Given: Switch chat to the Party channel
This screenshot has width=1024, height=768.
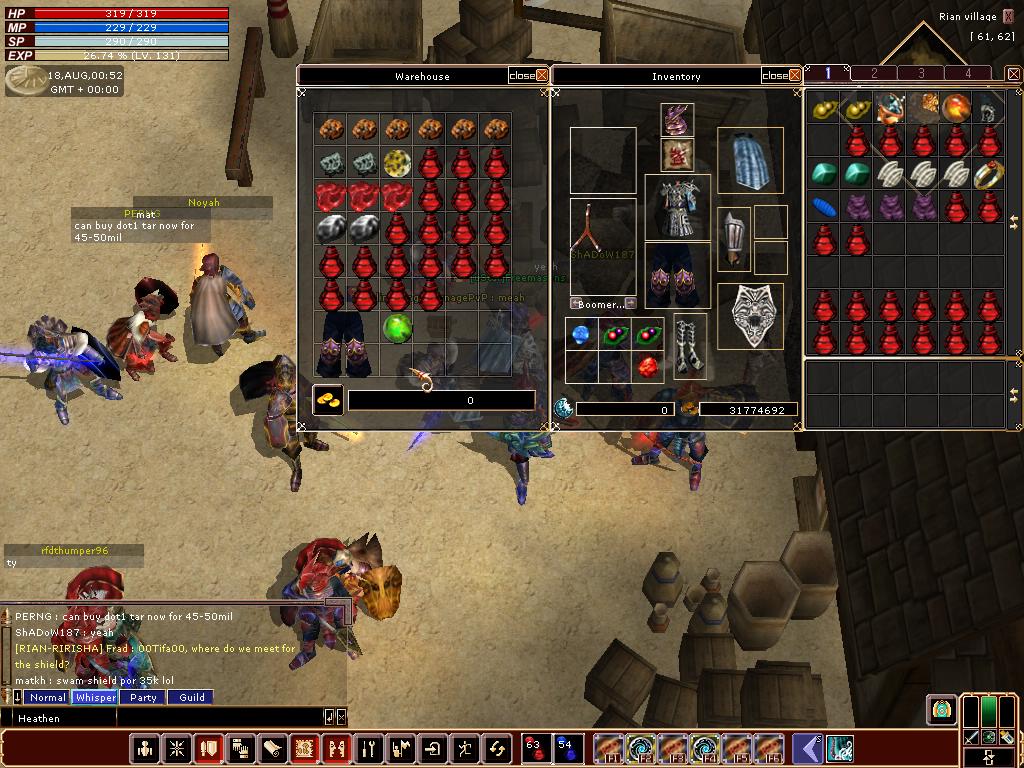Looking at the screenshot, I should coord(143,698).
